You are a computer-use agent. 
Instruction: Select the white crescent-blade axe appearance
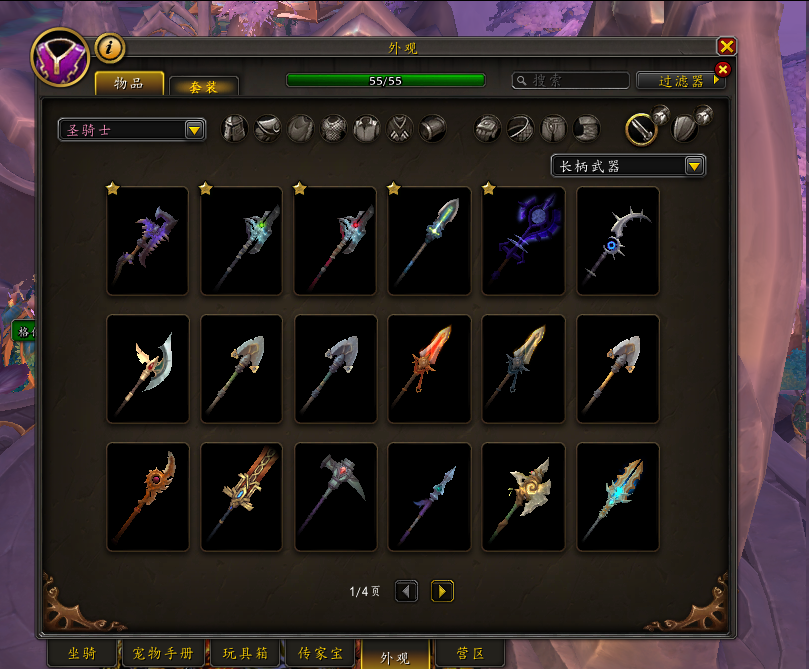[147, 369]
